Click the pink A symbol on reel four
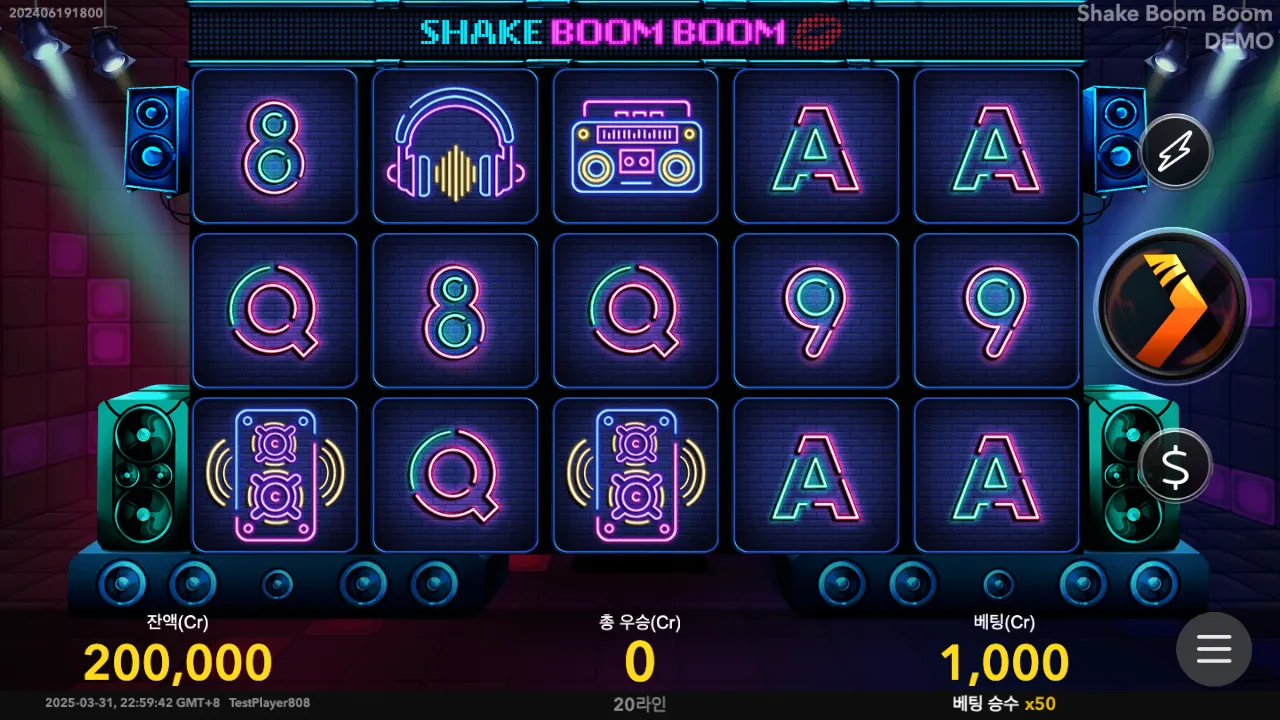Viewport: 1280px width, 720px height. 815,147
